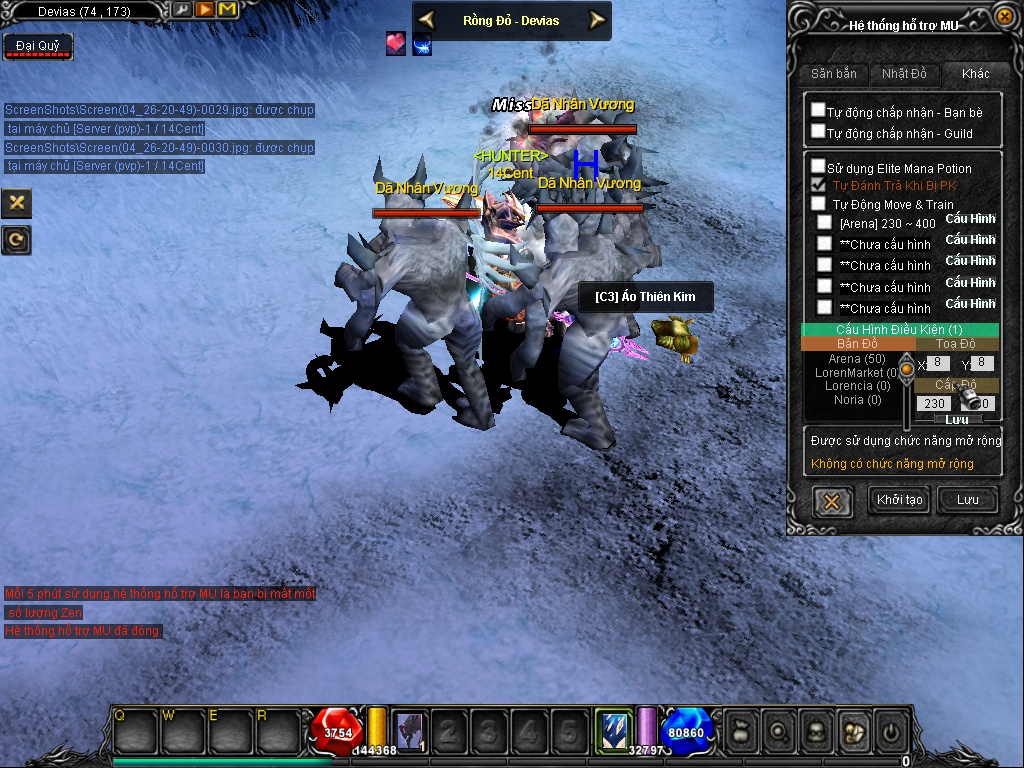Go to the previous map with left arrow
The image size is (1024, 768).
[426, 20]
